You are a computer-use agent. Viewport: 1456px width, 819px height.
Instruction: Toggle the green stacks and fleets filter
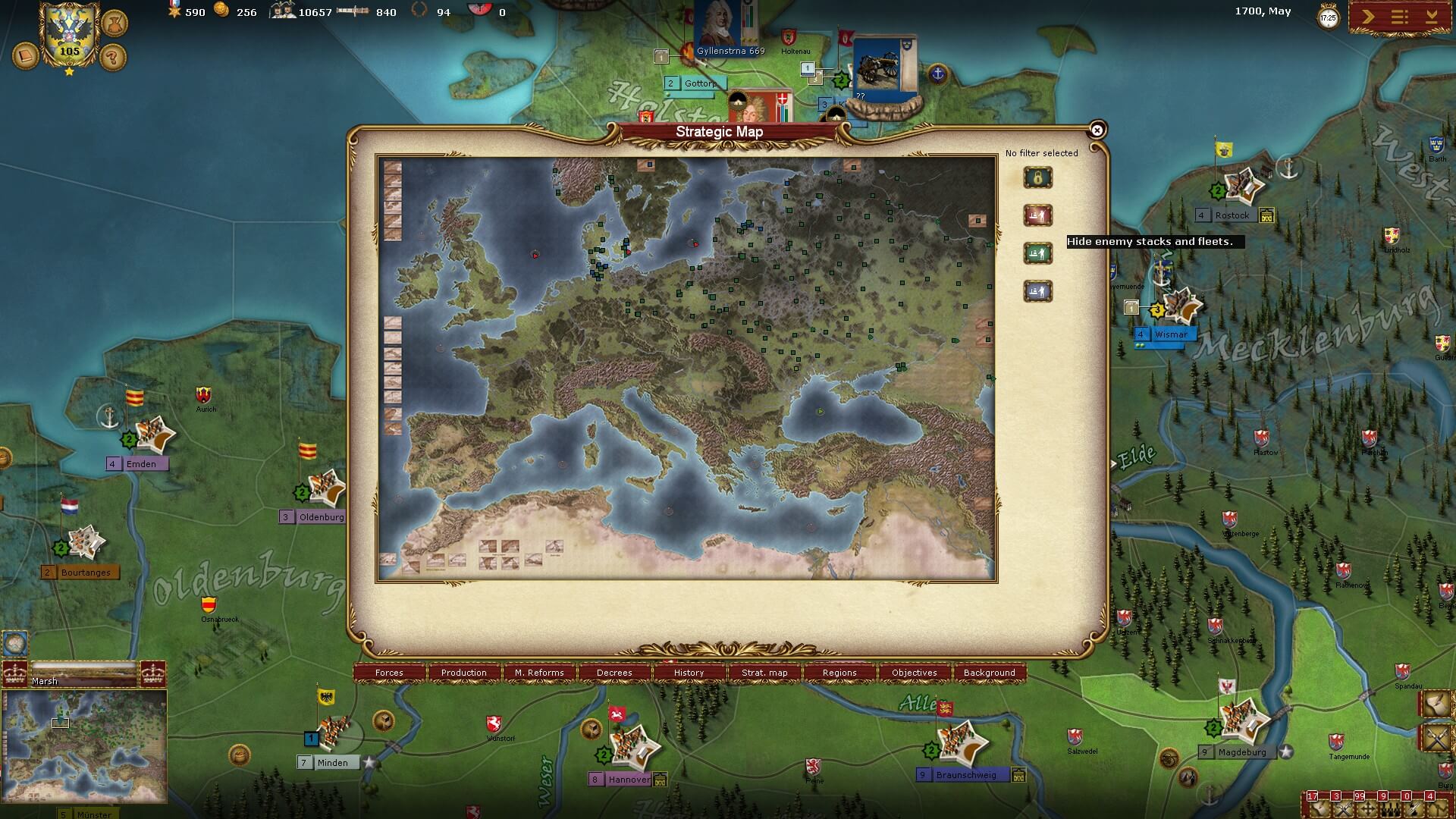click(x=1038, y=253)
